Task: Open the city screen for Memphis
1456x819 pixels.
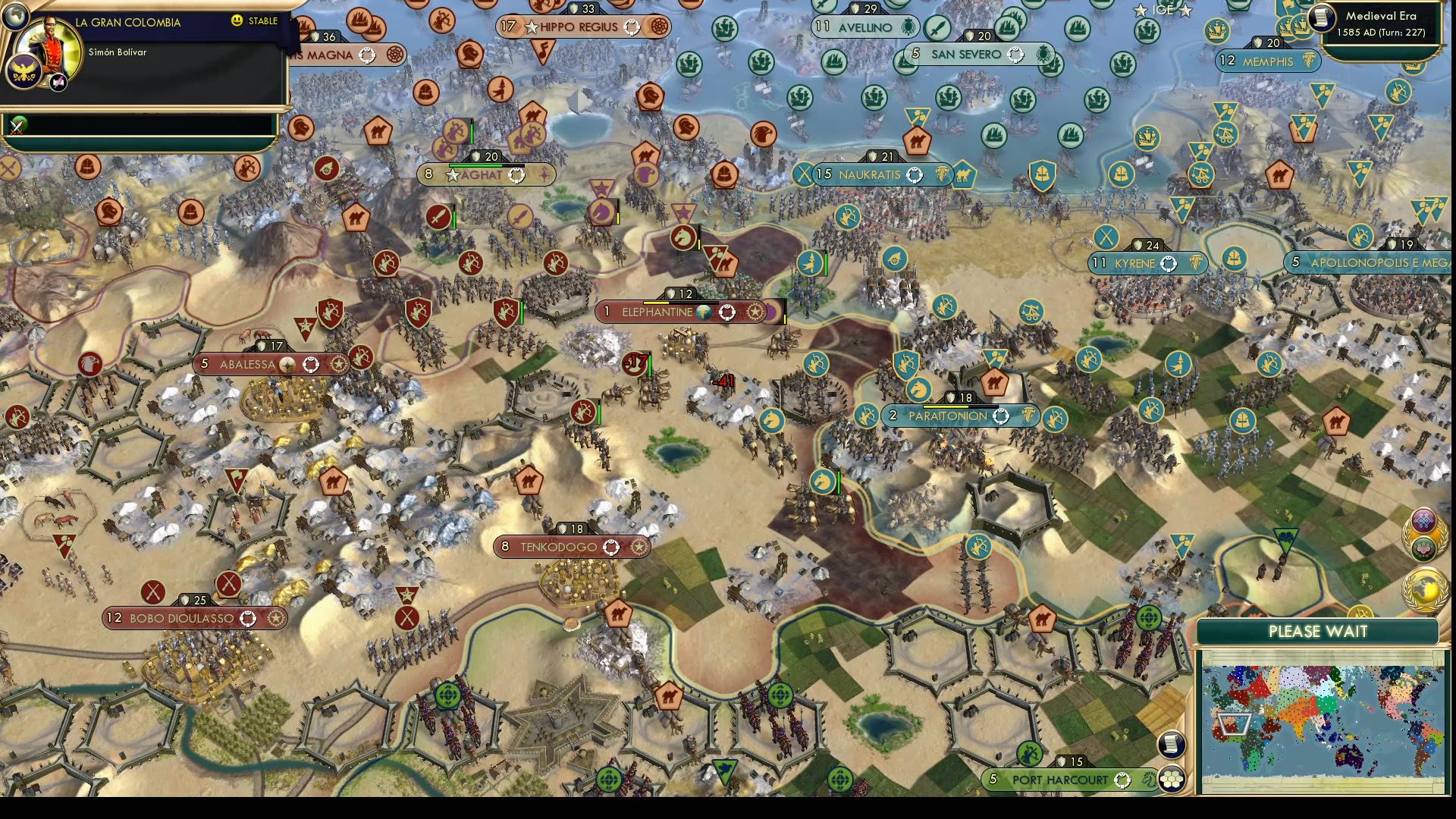Action: [x=1267, y=61]
